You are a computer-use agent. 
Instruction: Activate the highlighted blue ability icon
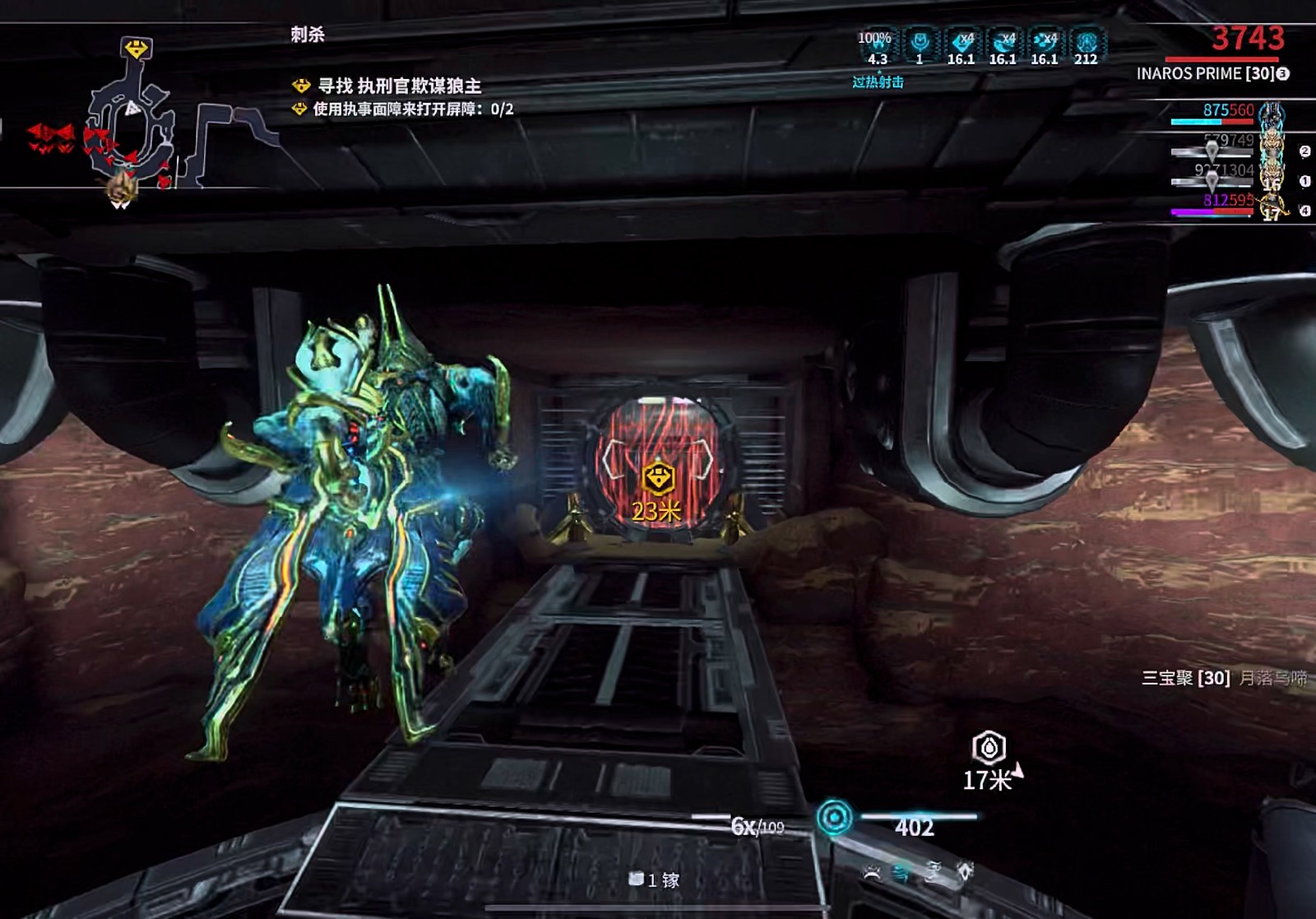coord(902,874)
